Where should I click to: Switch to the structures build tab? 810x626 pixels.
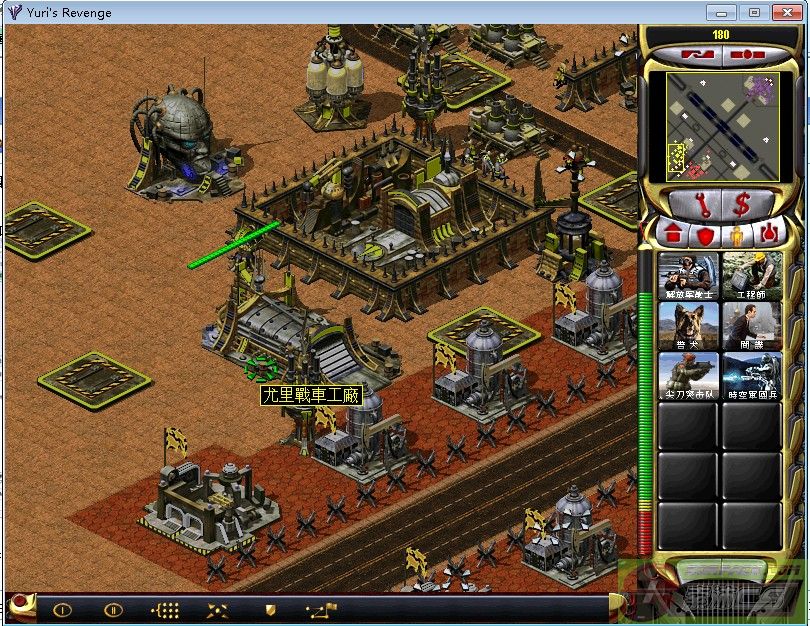673,236
